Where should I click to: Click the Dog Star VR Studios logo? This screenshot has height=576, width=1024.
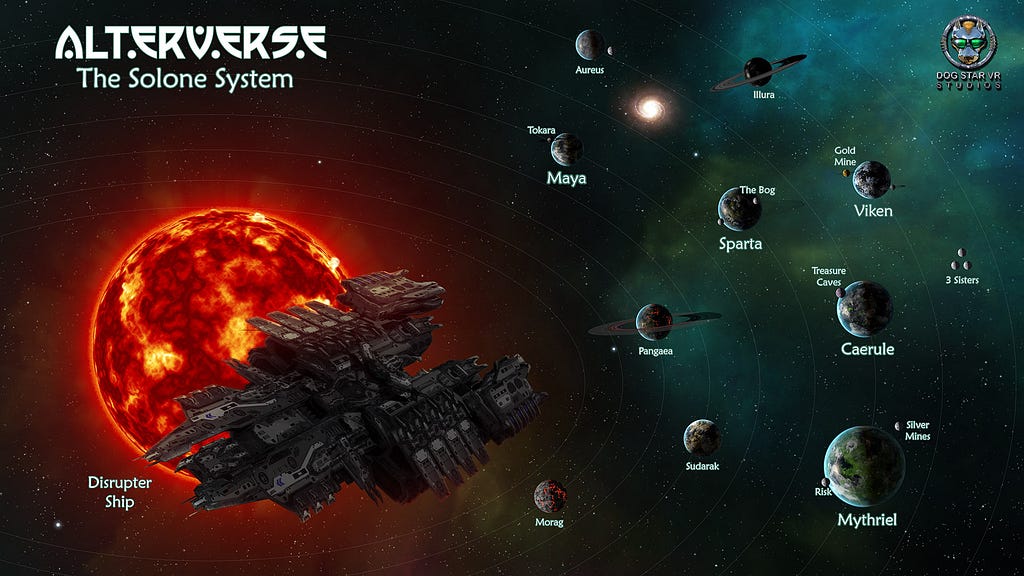tap(969, 43)
